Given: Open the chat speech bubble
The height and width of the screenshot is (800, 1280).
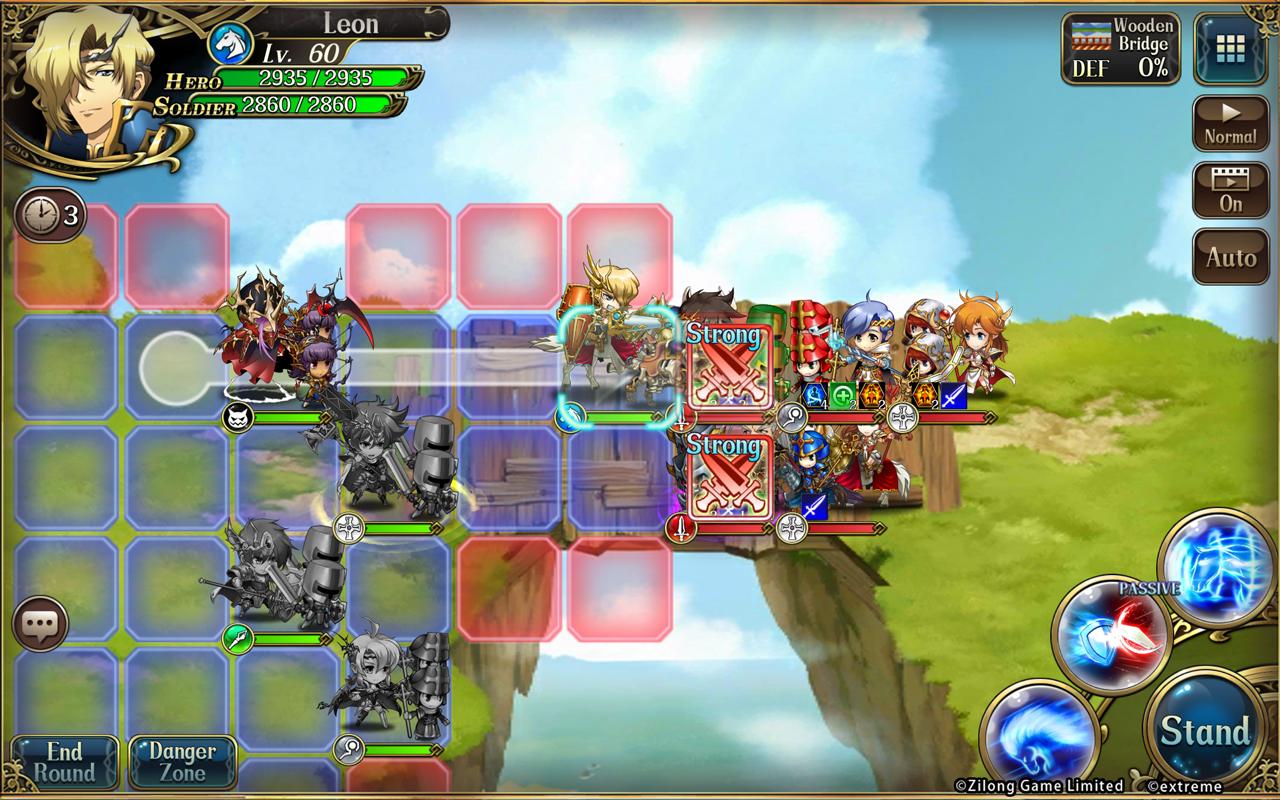Looking at the screenshot, I should (x=40, y=625).
